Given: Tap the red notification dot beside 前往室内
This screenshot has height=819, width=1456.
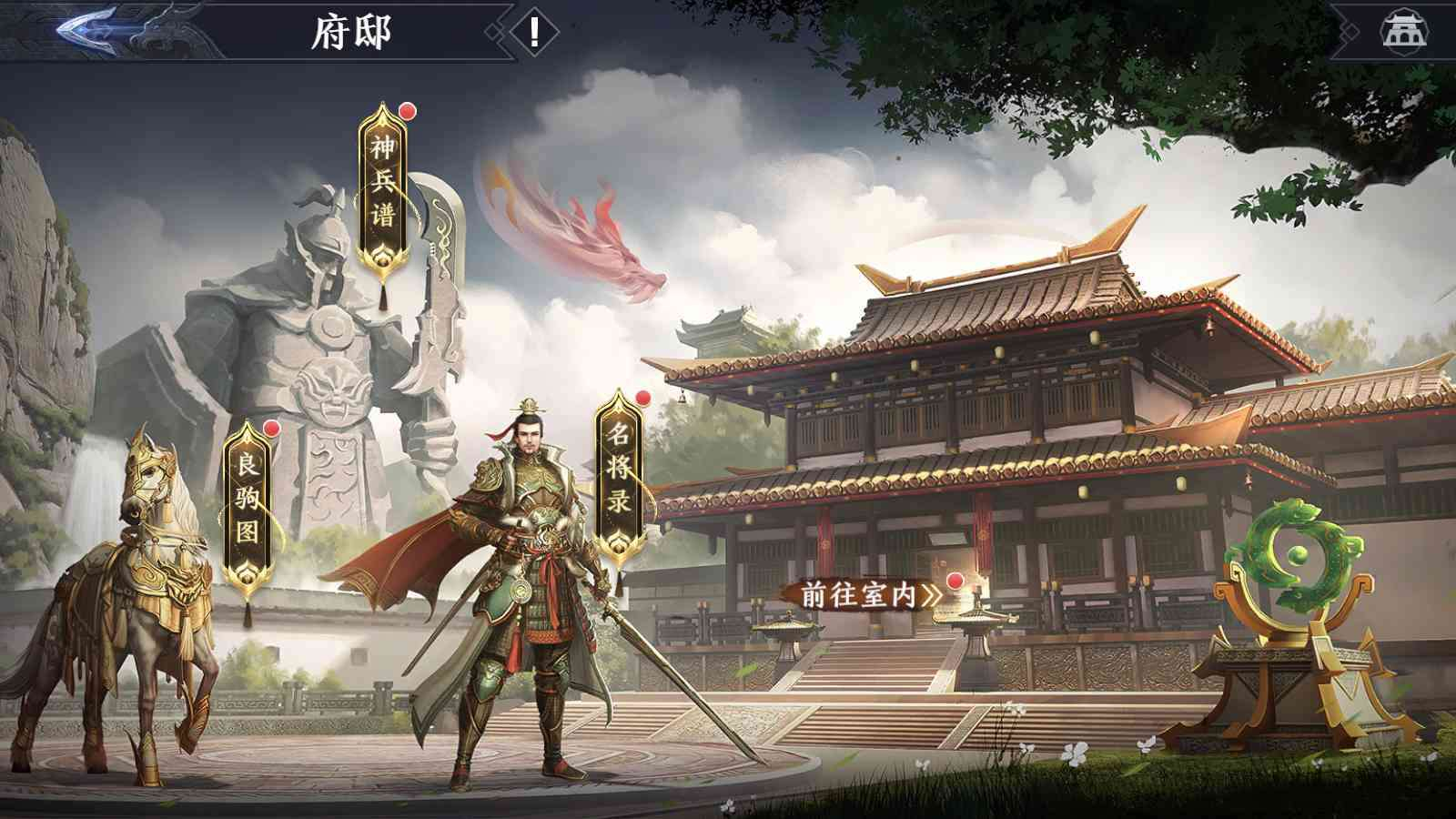Looking at the screenshot, I should click(955, 581).
